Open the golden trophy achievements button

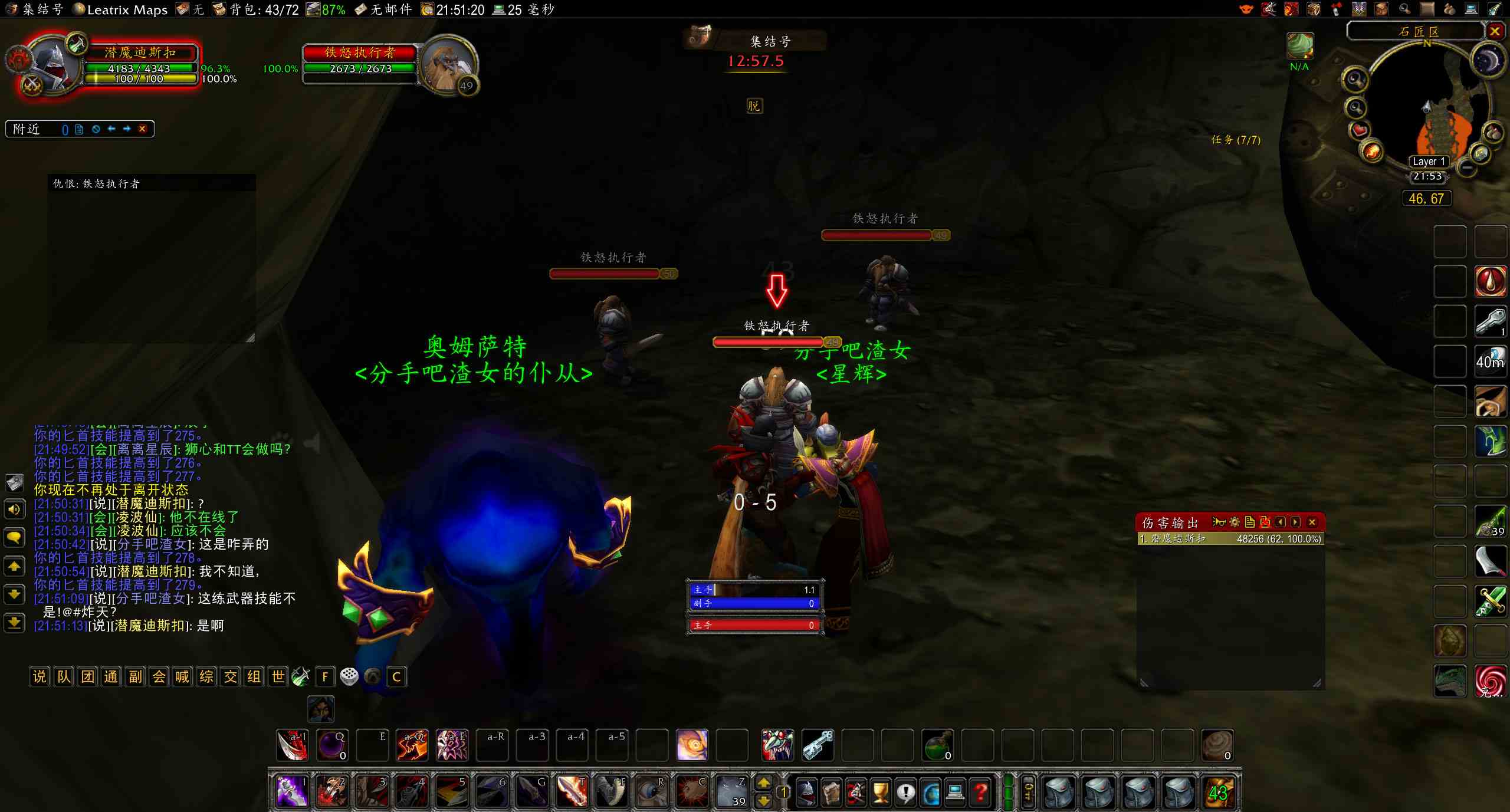tap(880, 792)
